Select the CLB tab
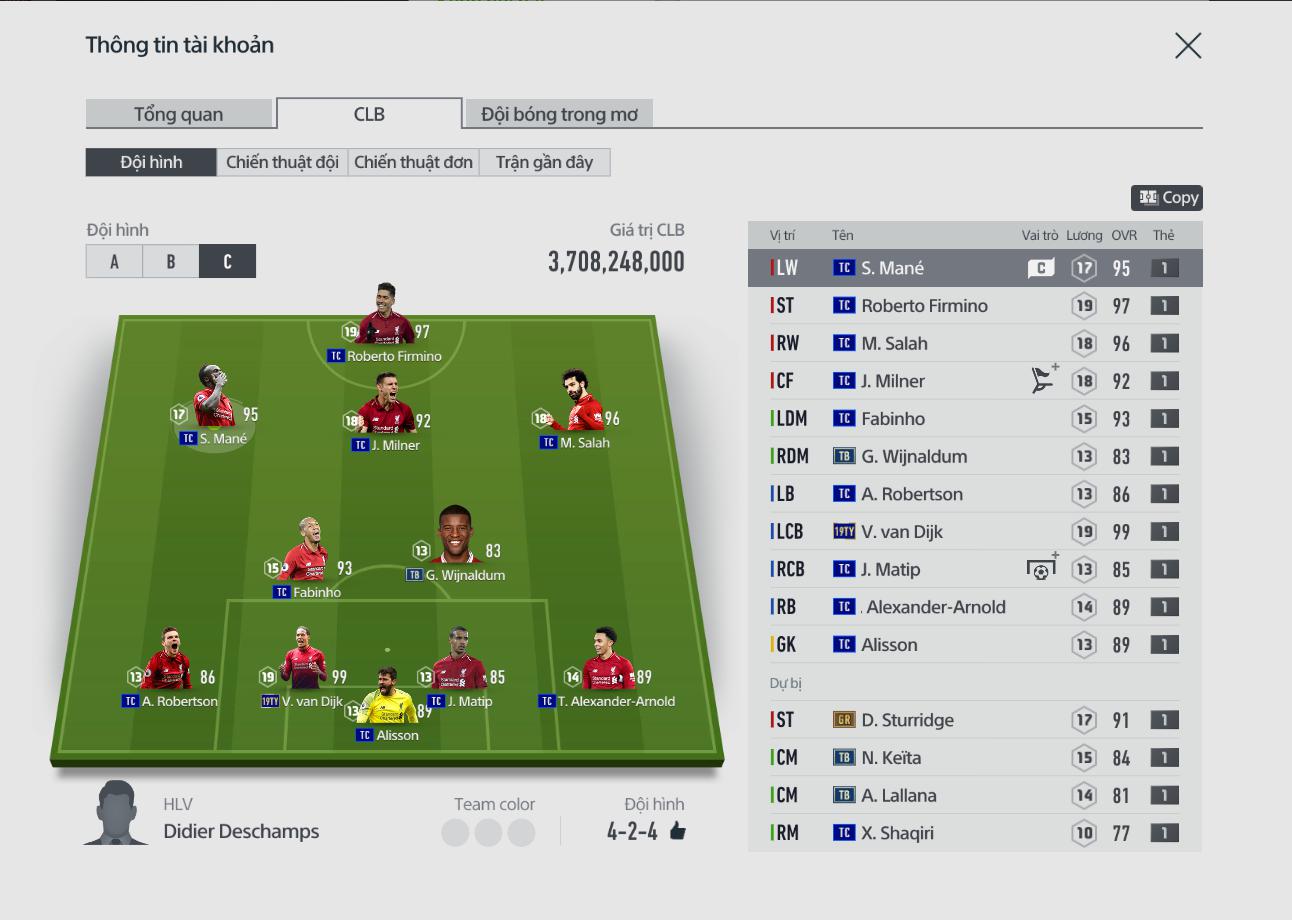The height and width of the screenshot is (920, 1292). [369, 114]
